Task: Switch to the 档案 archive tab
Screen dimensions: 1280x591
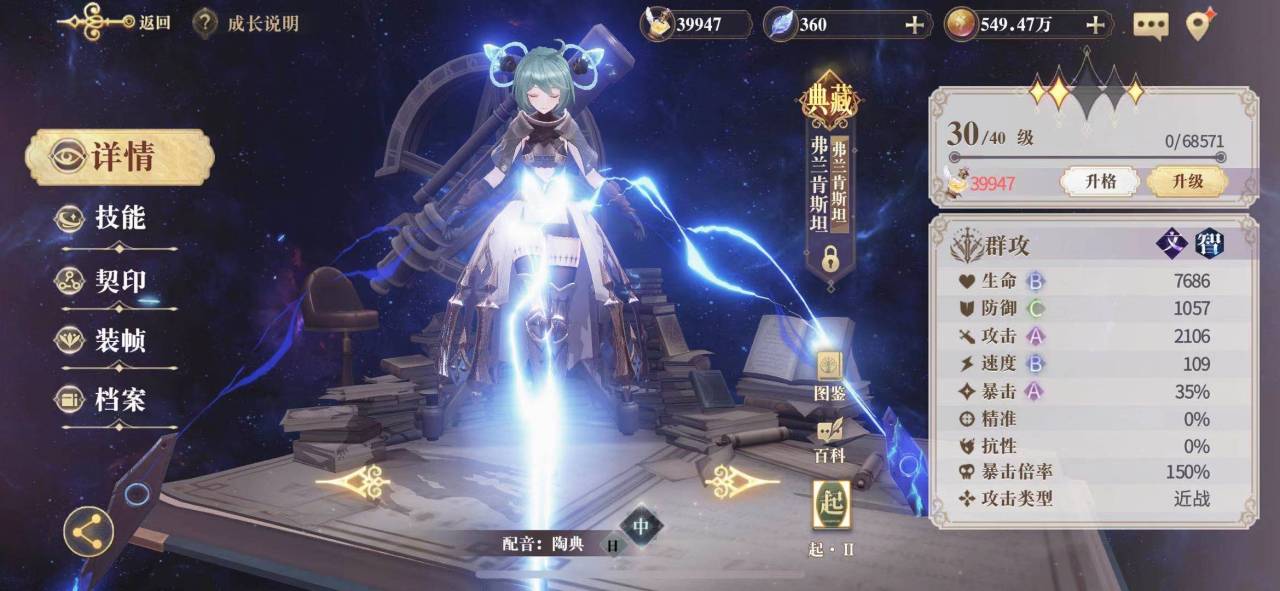Action: (119, 400)
